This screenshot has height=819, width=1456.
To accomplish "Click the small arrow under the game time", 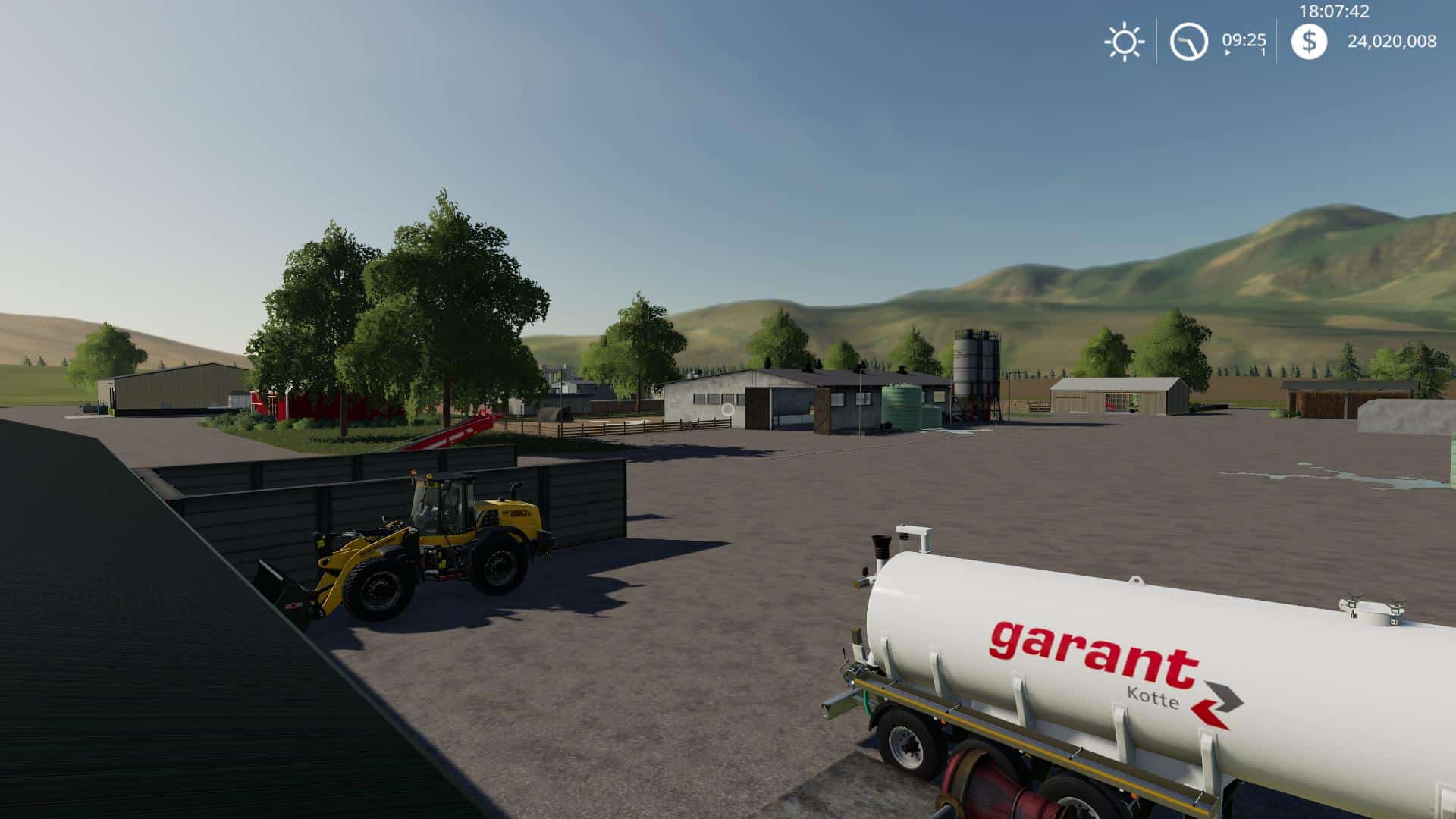I will click(1228, 52).
